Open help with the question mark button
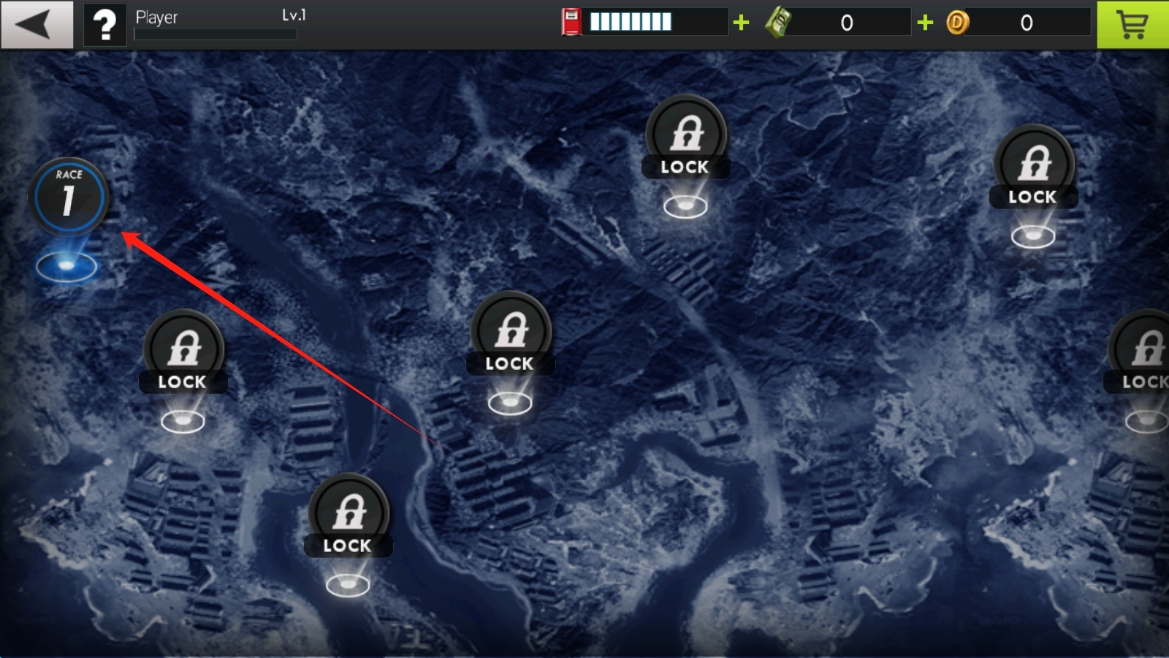The width and height of the screenshot is (1169, 658). coord(105,24)
